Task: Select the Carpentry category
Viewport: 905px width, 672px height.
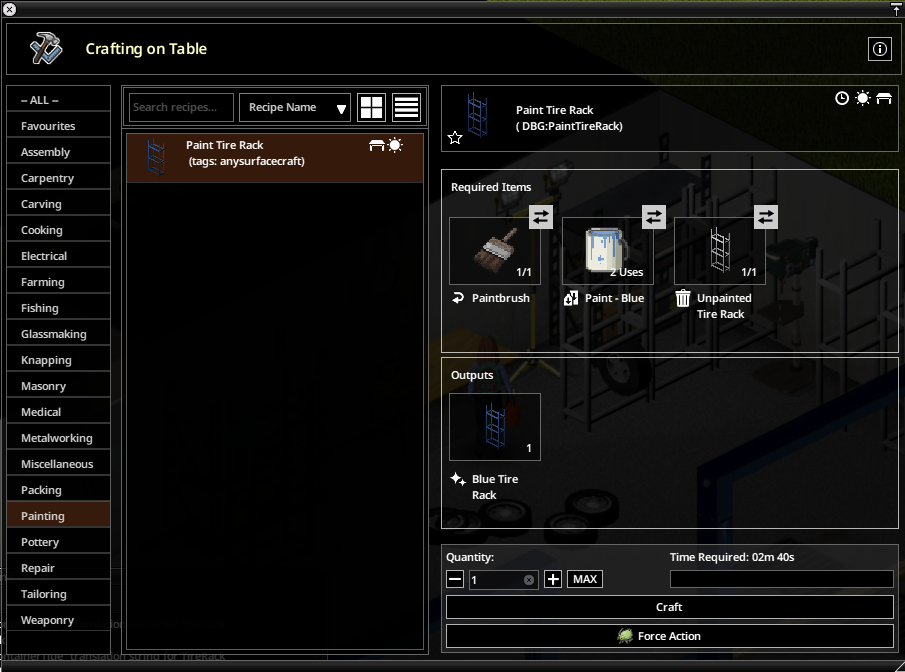Action: pyautogui.click(x=58, y=178)
